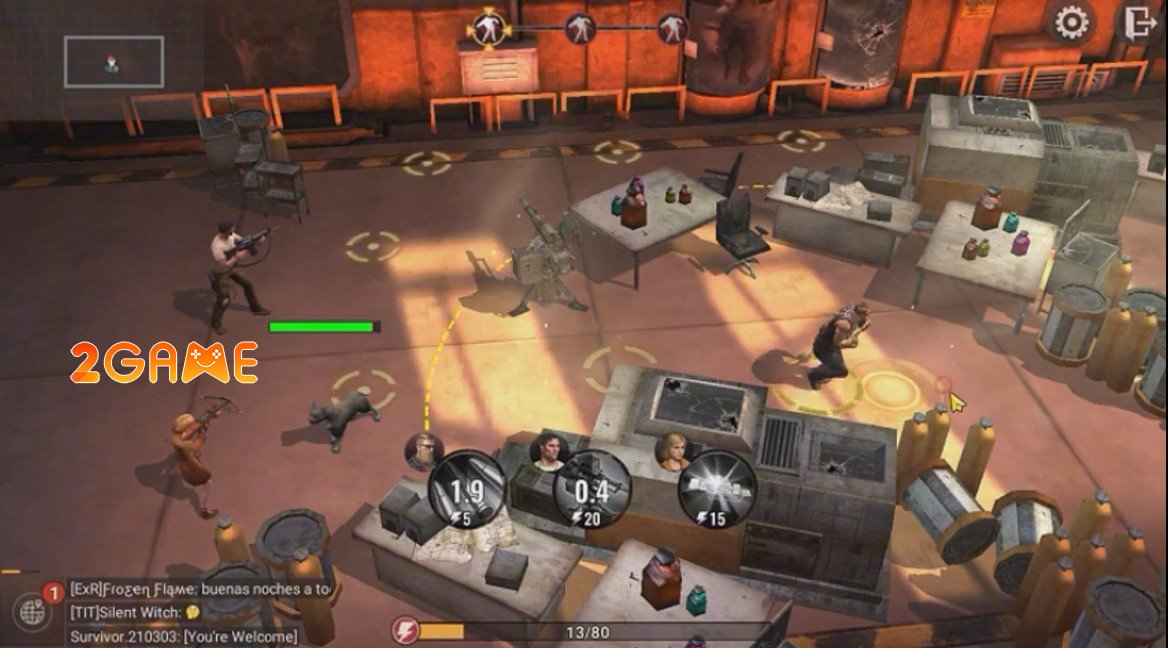Select the last zombie wave marker
This screenshot has height=648, width=1168.
673,28
